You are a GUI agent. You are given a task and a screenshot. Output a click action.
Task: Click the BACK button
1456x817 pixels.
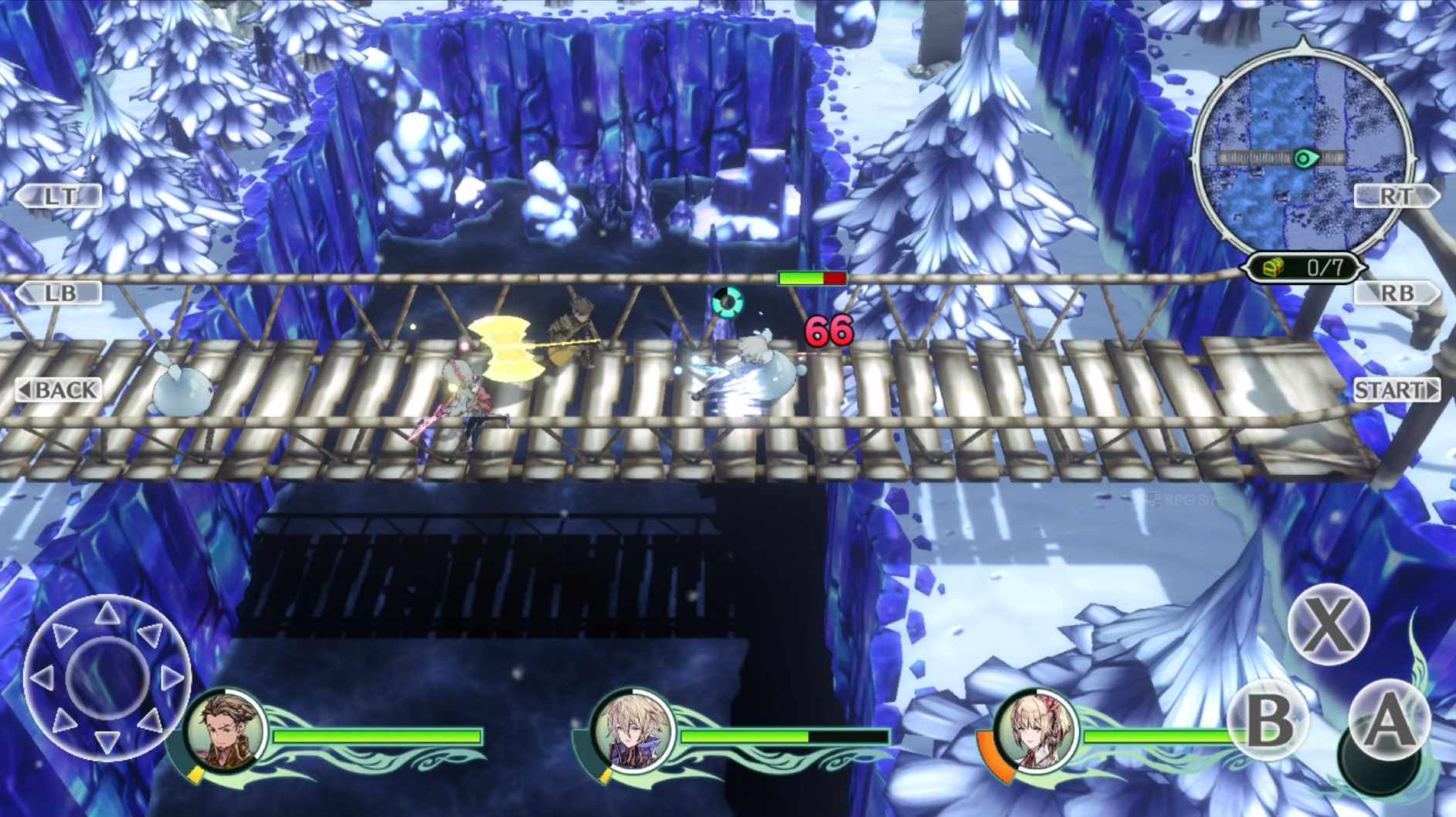click(59, 390)
